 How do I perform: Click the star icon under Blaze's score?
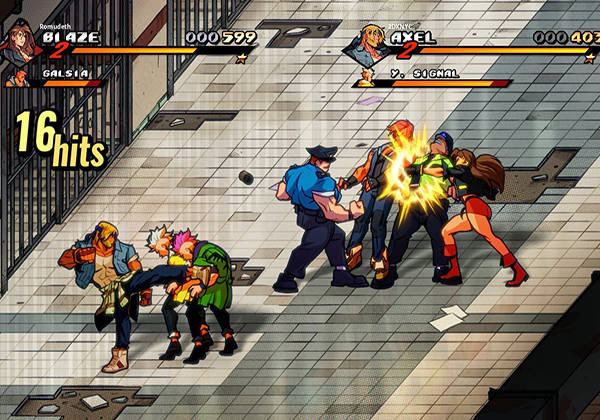click(x=241, y=58)
